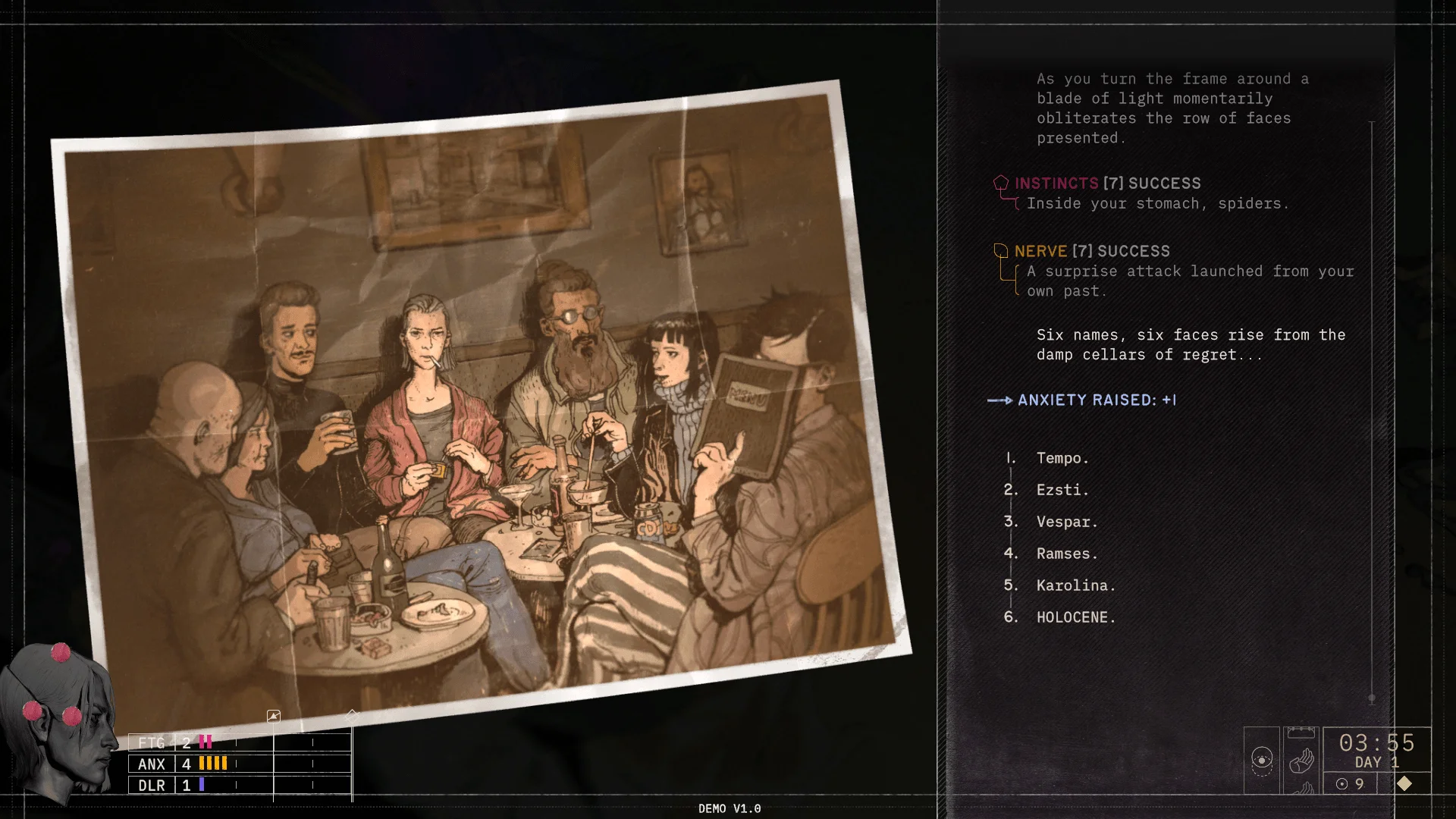The width and height of the screenshot is (1456, 819).
Task: Select the reply "Ezsti."
Action: coord(1062,490)
